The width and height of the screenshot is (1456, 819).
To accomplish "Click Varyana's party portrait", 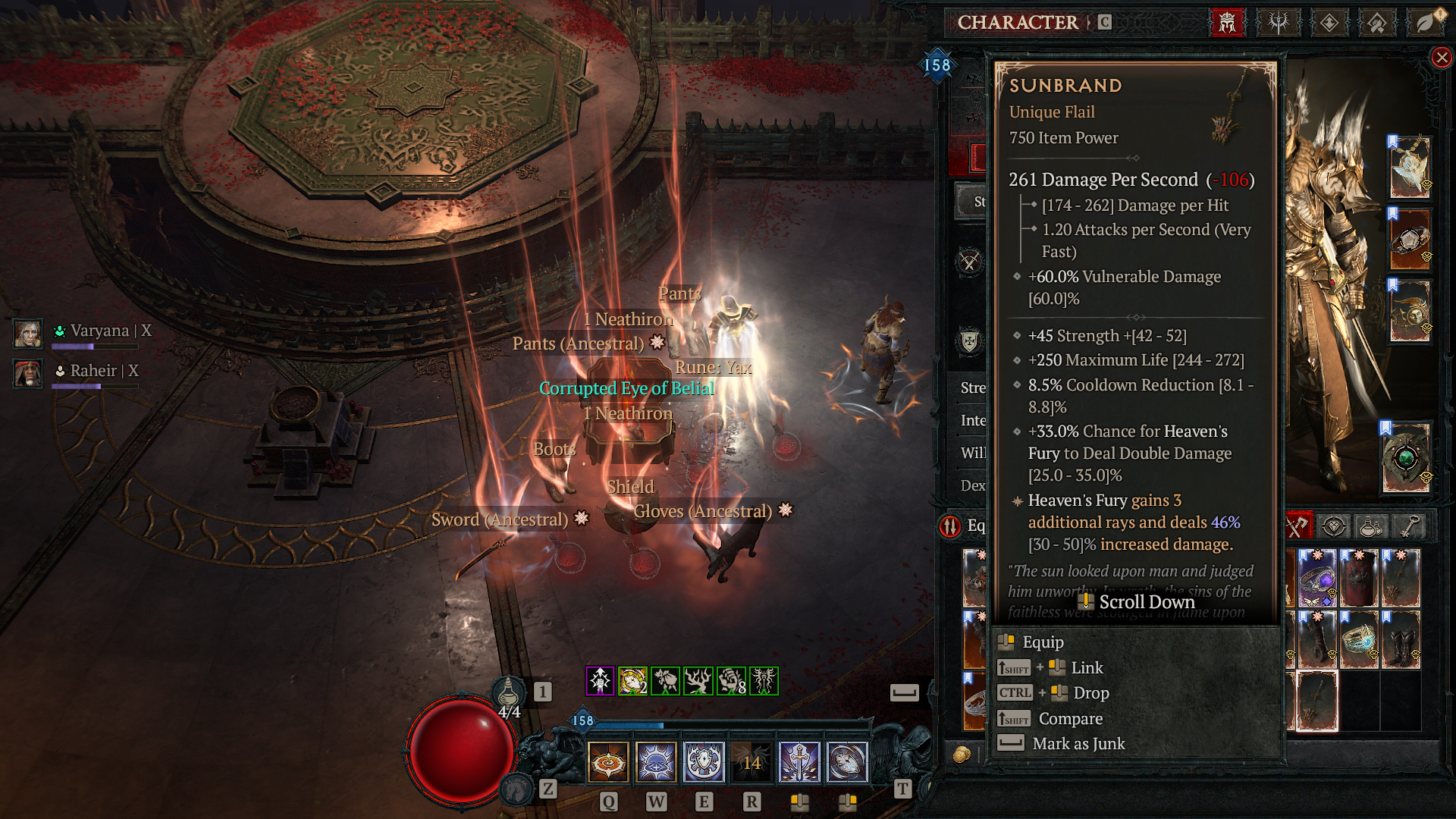I will [x=28, y=333].
